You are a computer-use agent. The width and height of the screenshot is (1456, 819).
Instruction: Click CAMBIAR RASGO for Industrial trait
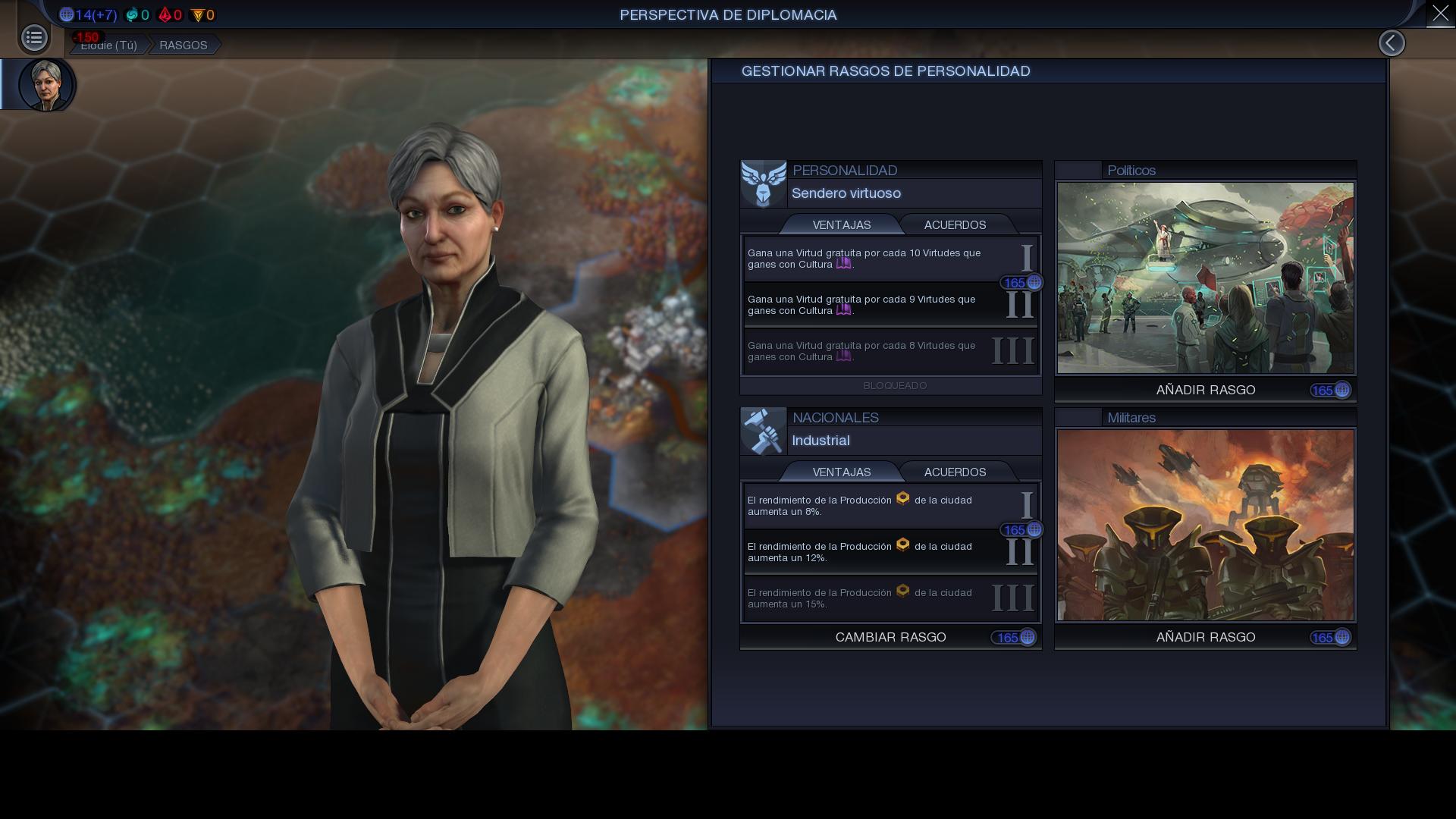tap(890, 638)
